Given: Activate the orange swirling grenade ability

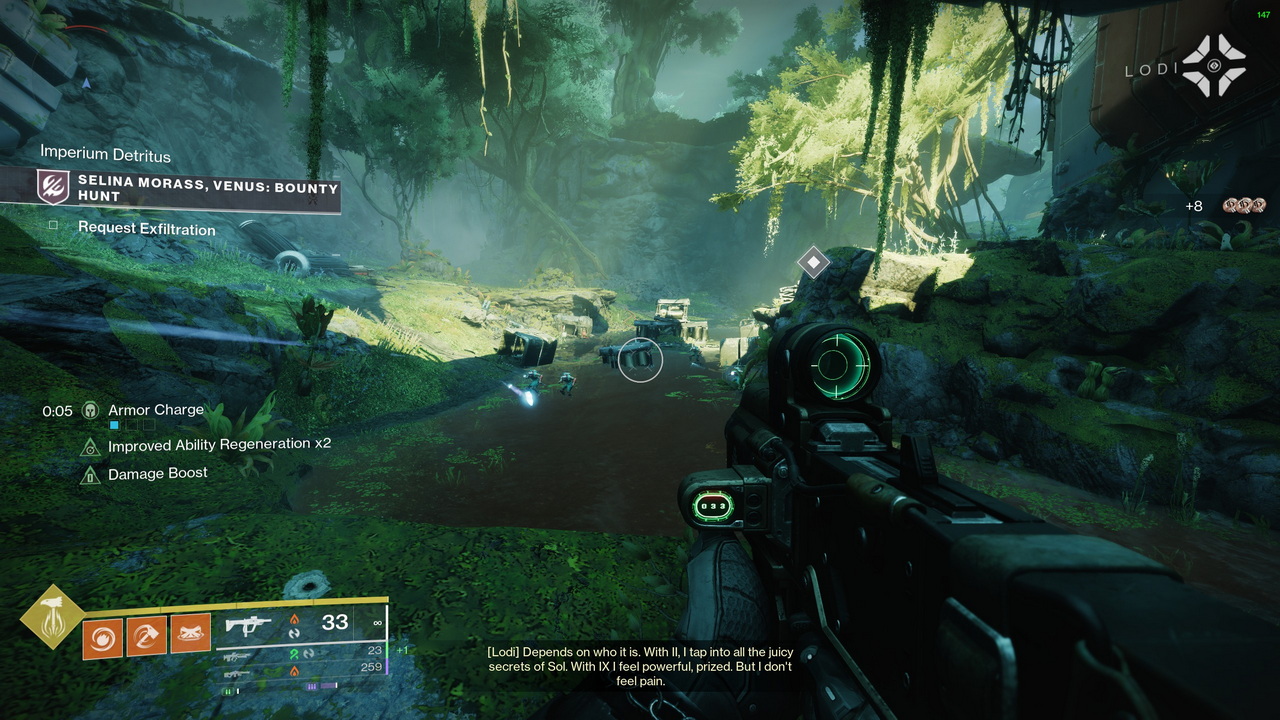Looking at the screenshot, I should (x=102, y=636).
